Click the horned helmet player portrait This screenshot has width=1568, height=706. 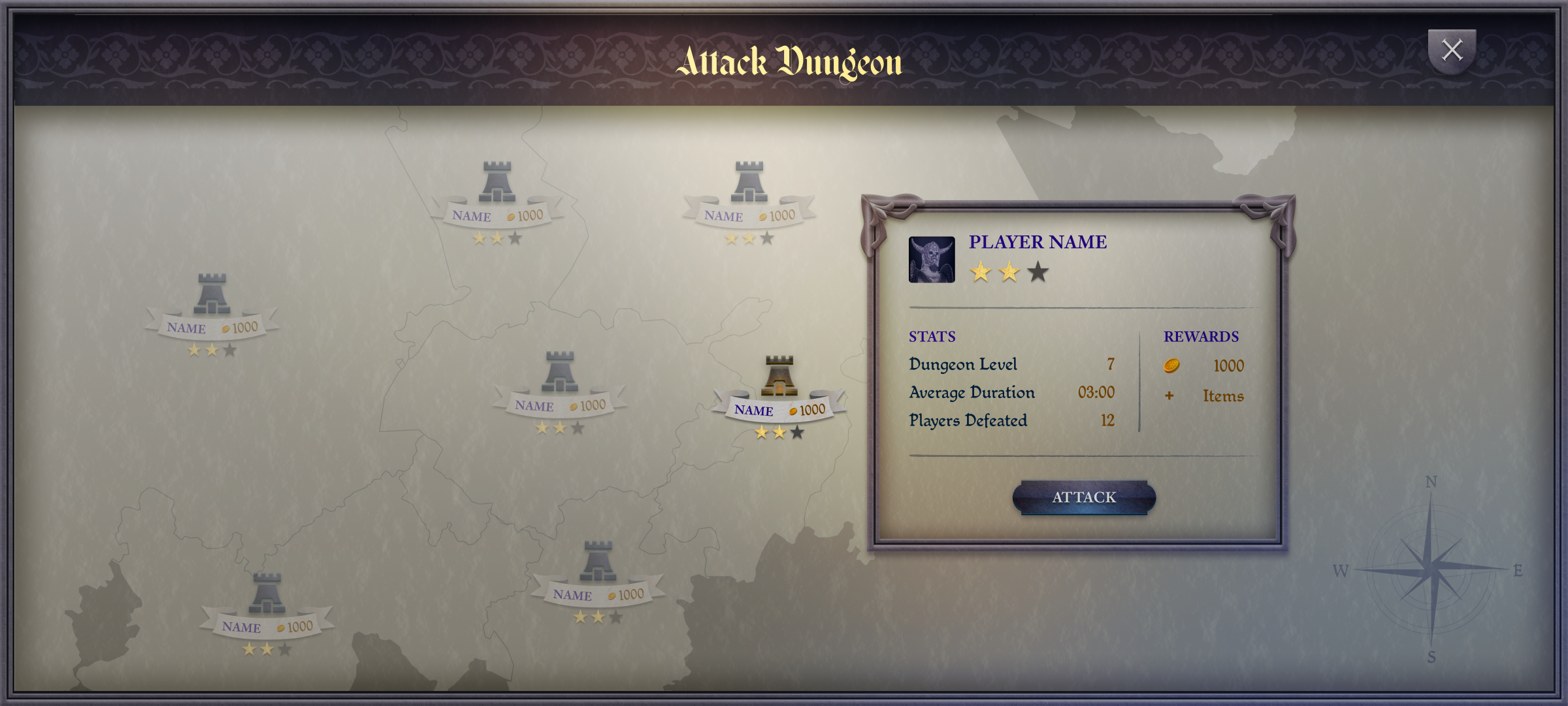(932, 260)
